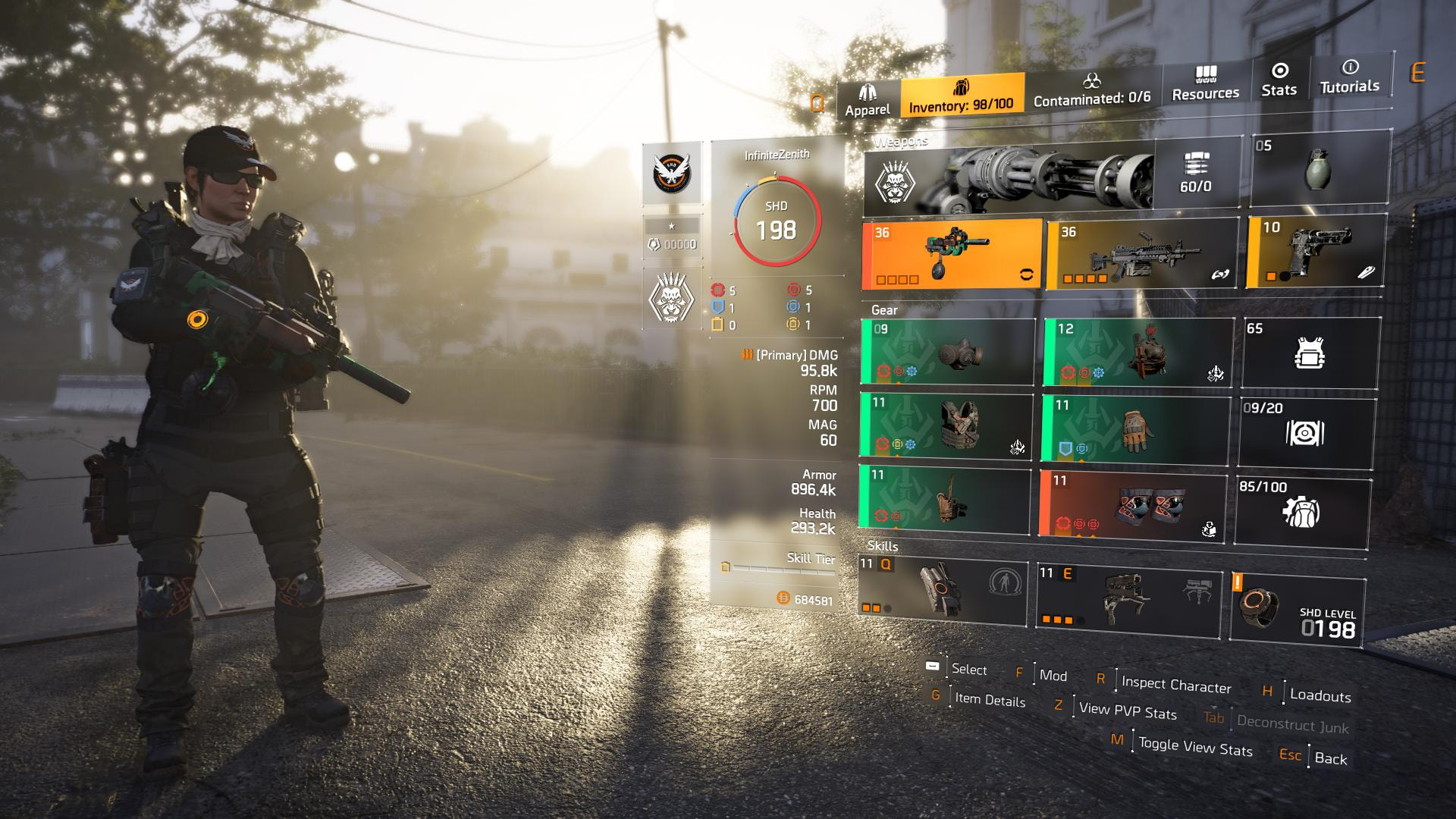Viewport: 1456px width, 819px height.
Task: Select the gloves gear slot
Action: [1134, 430]
